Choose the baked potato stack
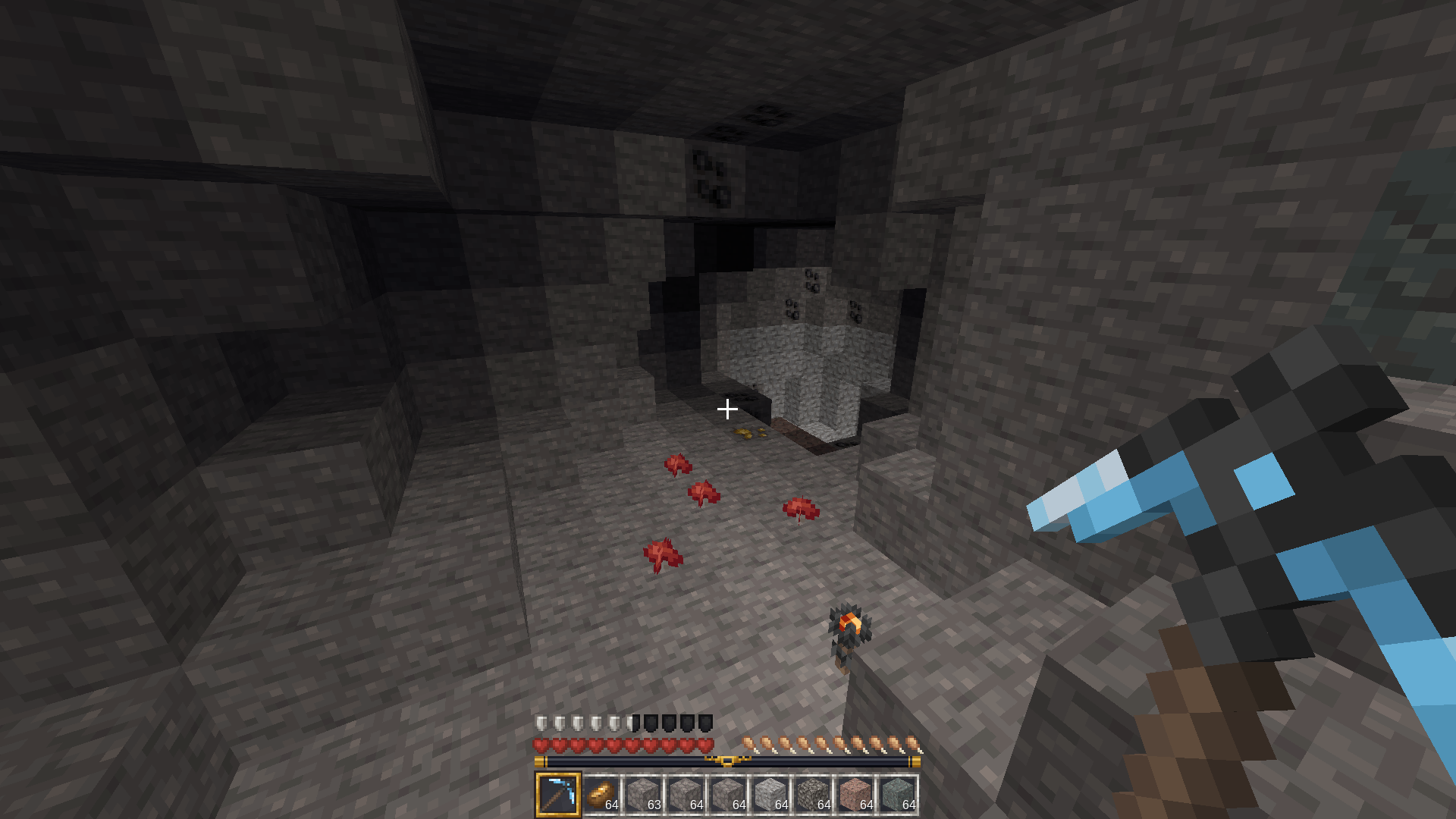 pos(601,794)
